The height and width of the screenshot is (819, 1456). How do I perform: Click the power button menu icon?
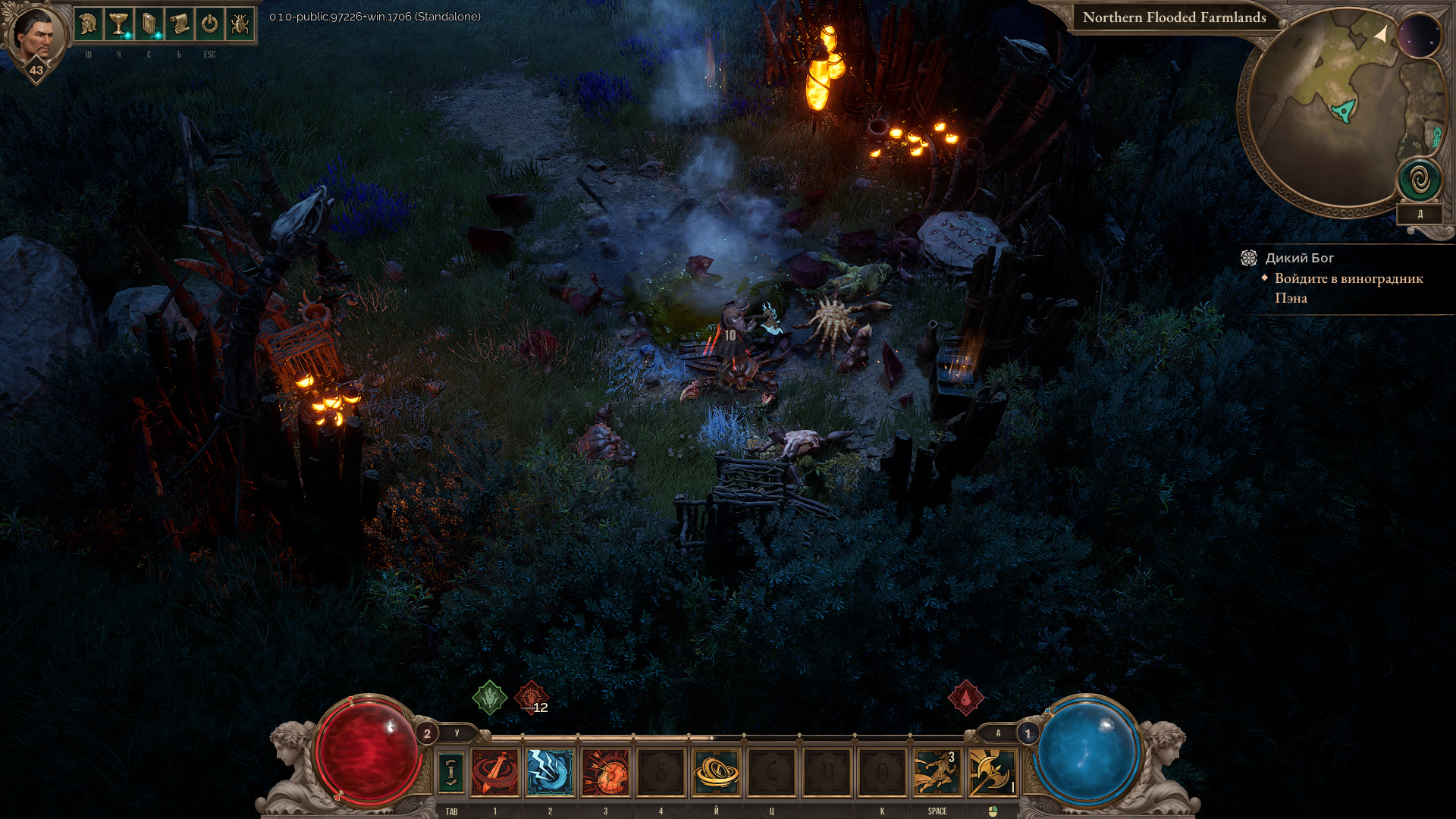coord(210,25)
